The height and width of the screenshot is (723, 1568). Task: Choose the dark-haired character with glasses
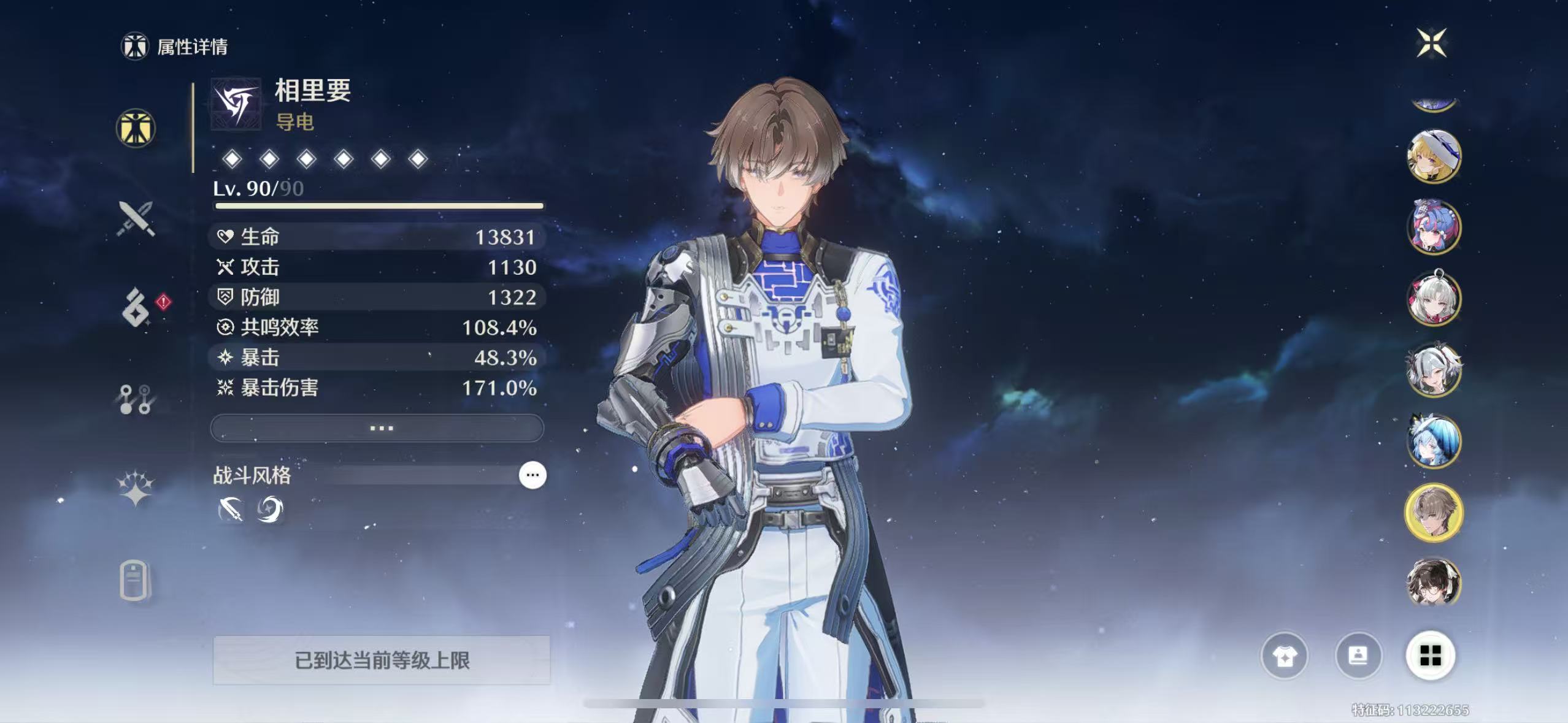tap(1434, 583)
